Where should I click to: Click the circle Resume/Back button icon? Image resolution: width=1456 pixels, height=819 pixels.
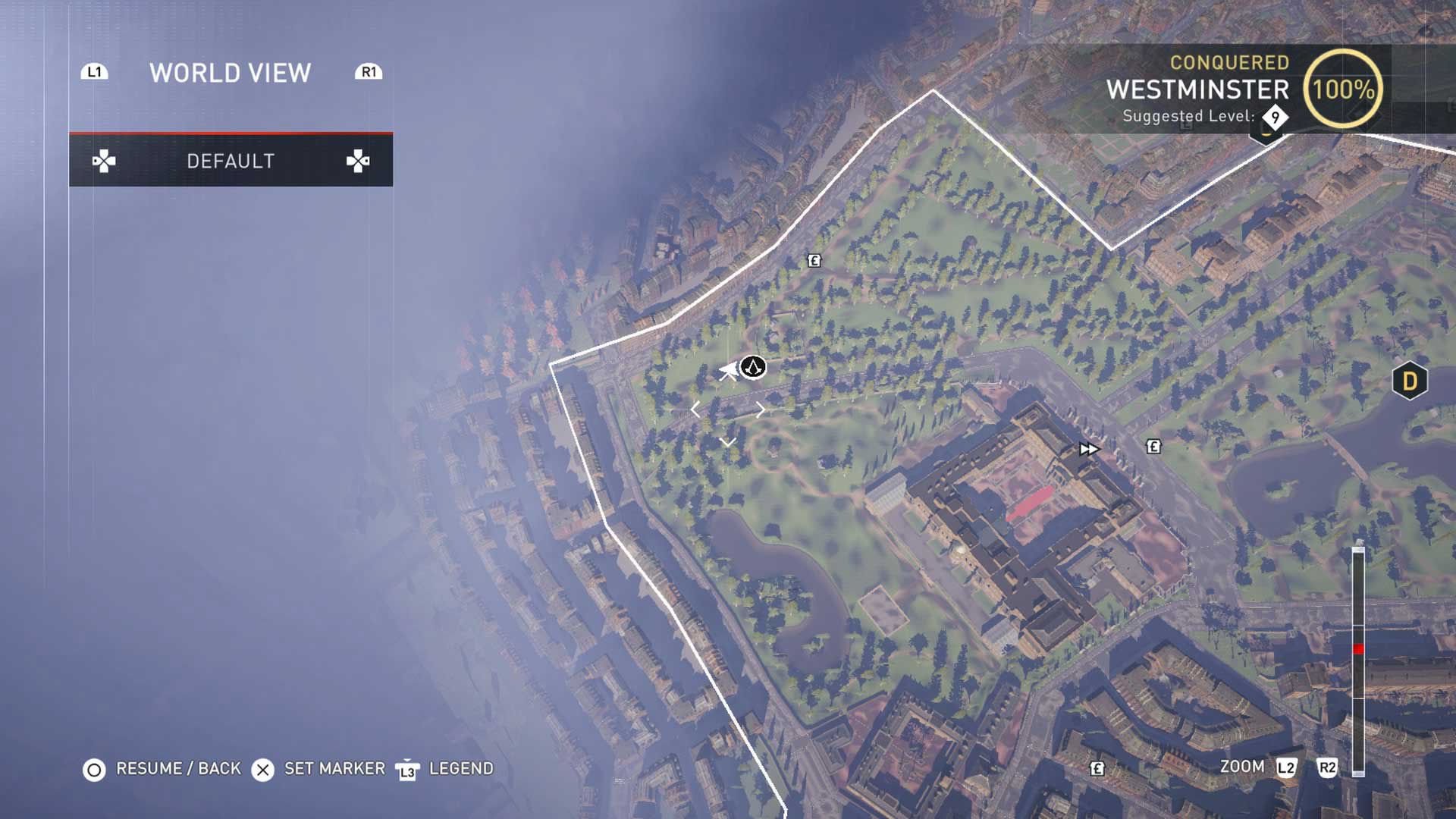(x=94, y=768)
